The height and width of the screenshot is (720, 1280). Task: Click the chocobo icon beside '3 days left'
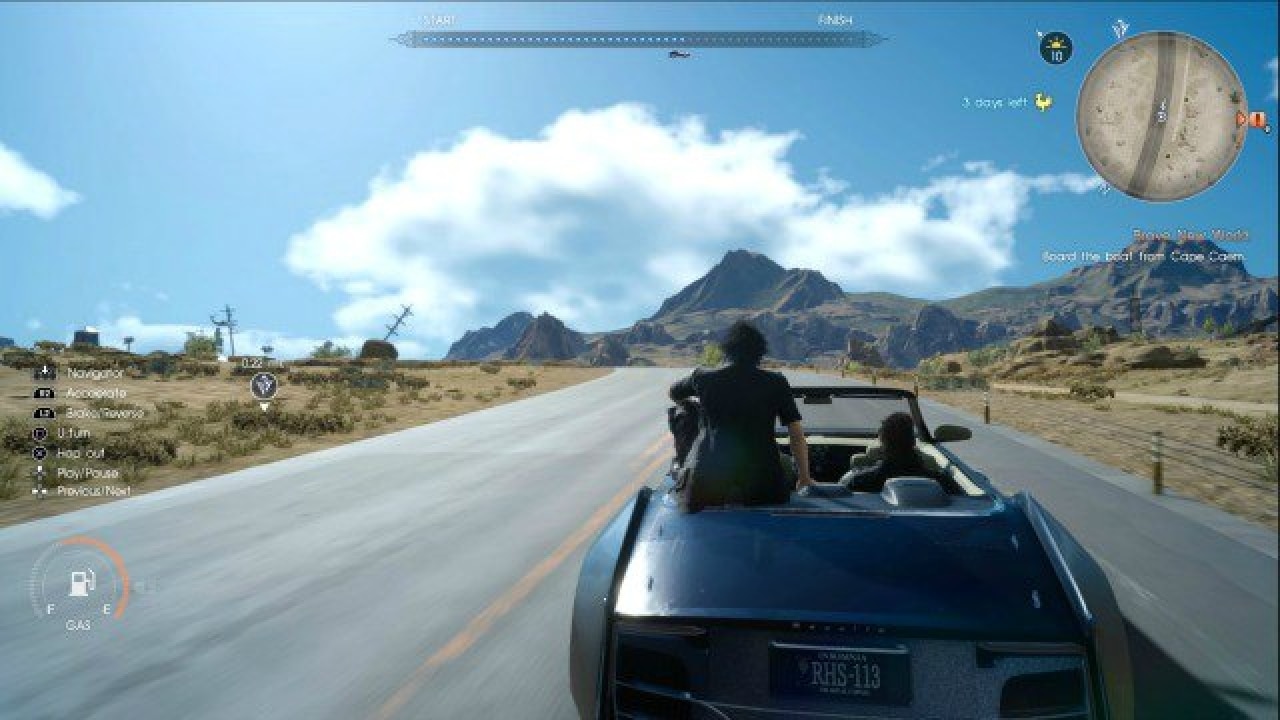coord(1042,101)
